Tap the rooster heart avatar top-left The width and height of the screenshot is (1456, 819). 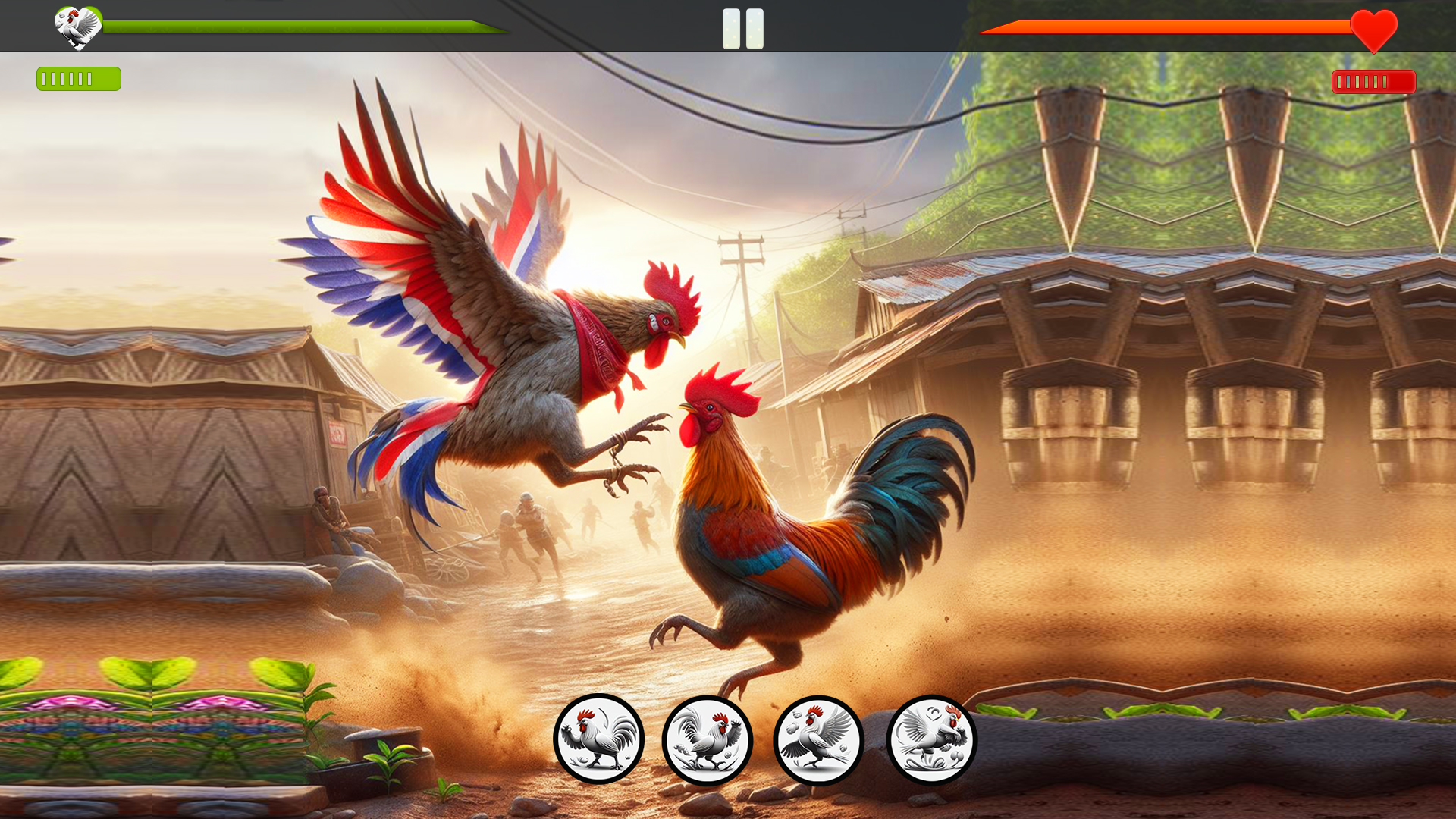pos(74,27)
